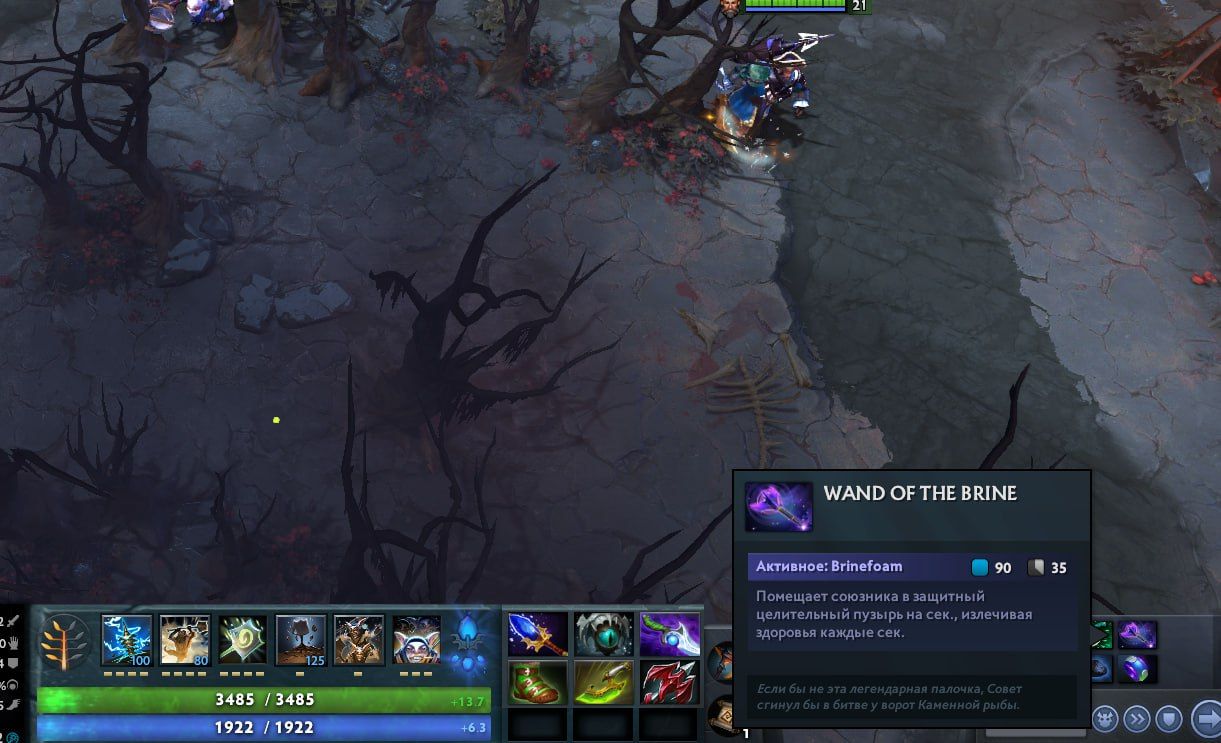The width and height of the screenshot is (1221, 743).
Task: Select the red claws inventory item
Action: (x=670, y=682)
